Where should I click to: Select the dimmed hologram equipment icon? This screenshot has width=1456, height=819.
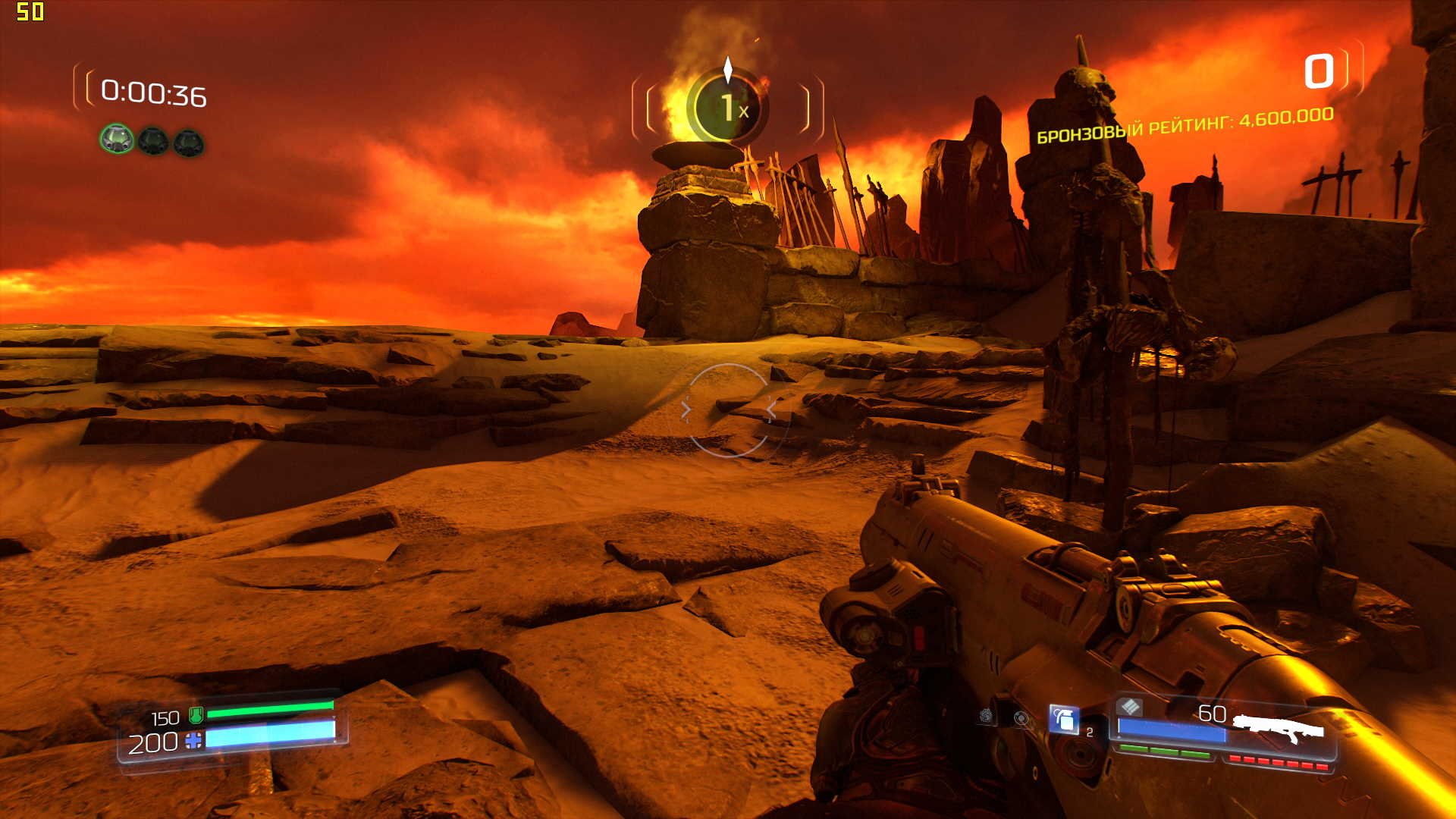(1021, 717)
